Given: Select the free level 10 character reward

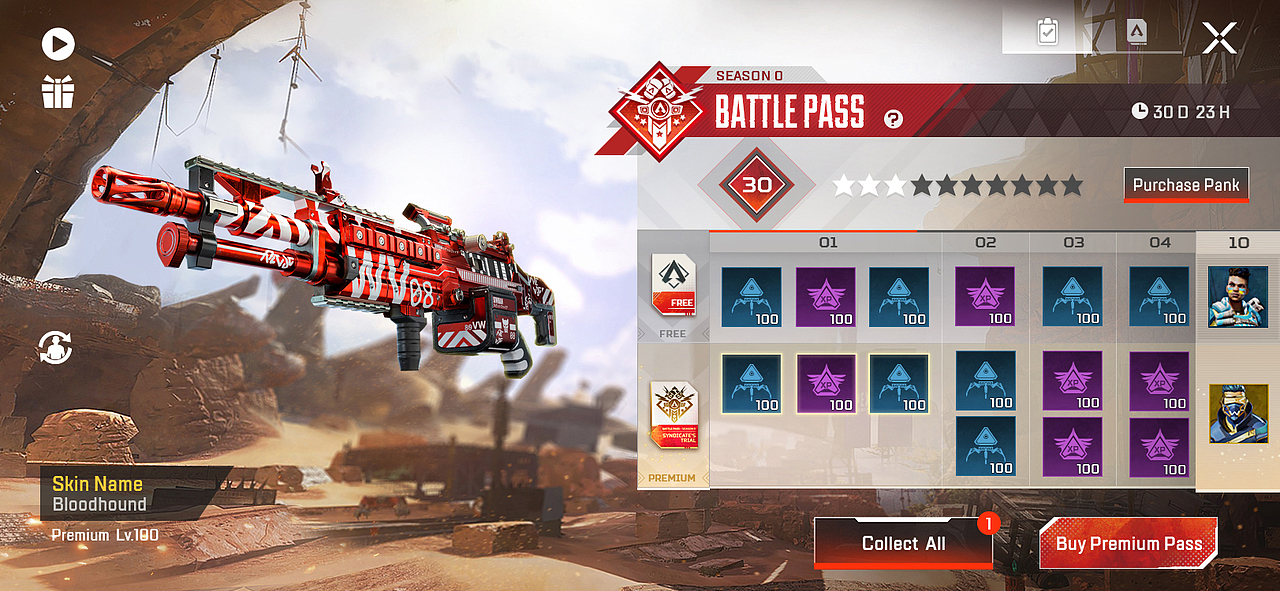Looking at the screenshot, I should coord(1237,296).
